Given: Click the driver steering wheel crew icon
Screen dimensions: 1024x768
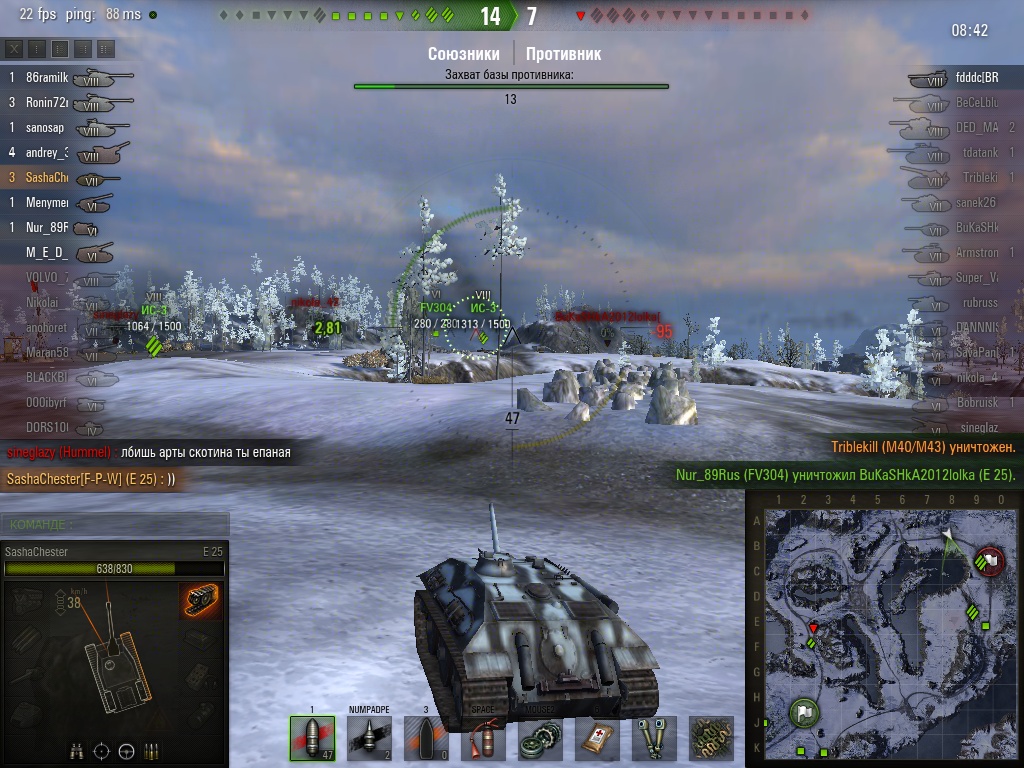Looking at the screenshot, I should [127, 751].
